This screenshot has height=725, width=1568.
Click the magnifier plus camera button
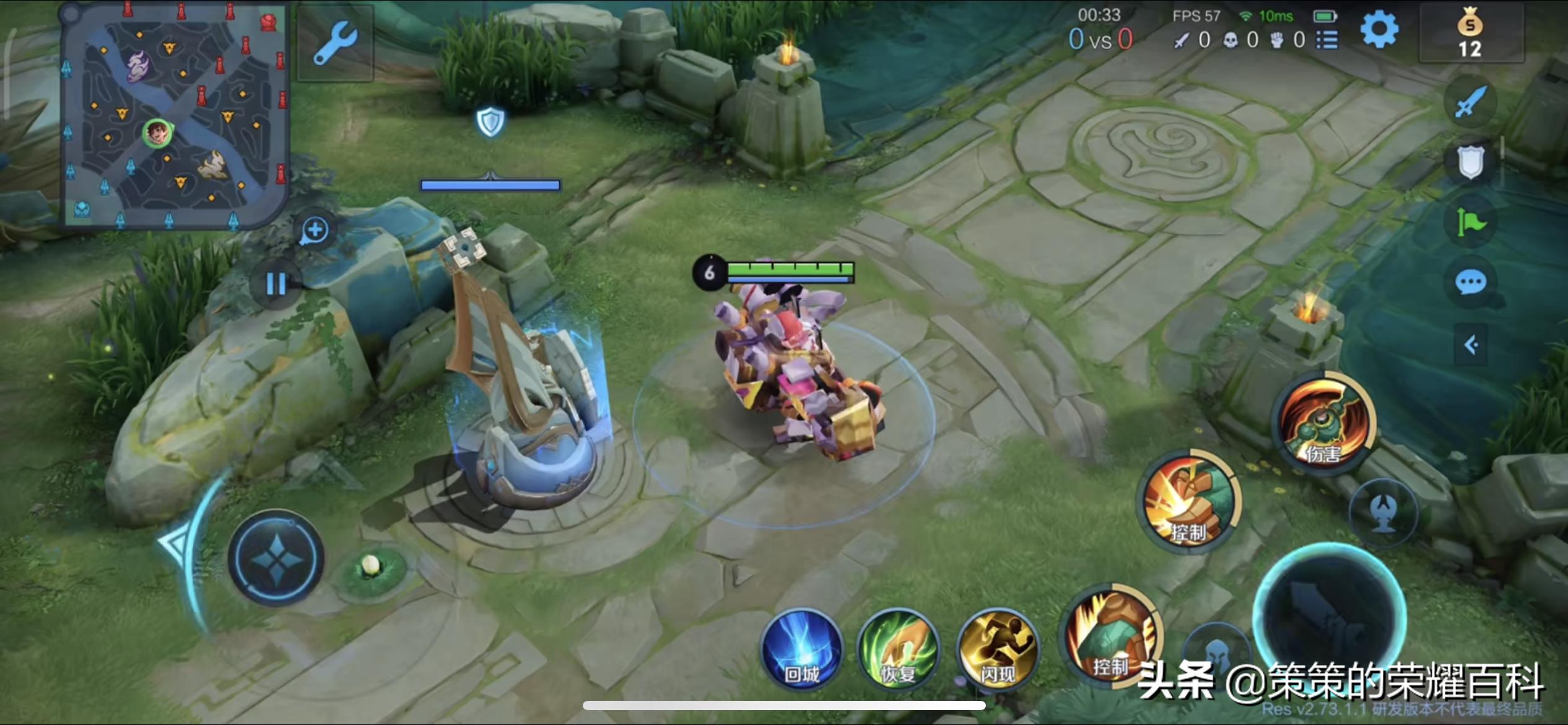click(315, 231)
